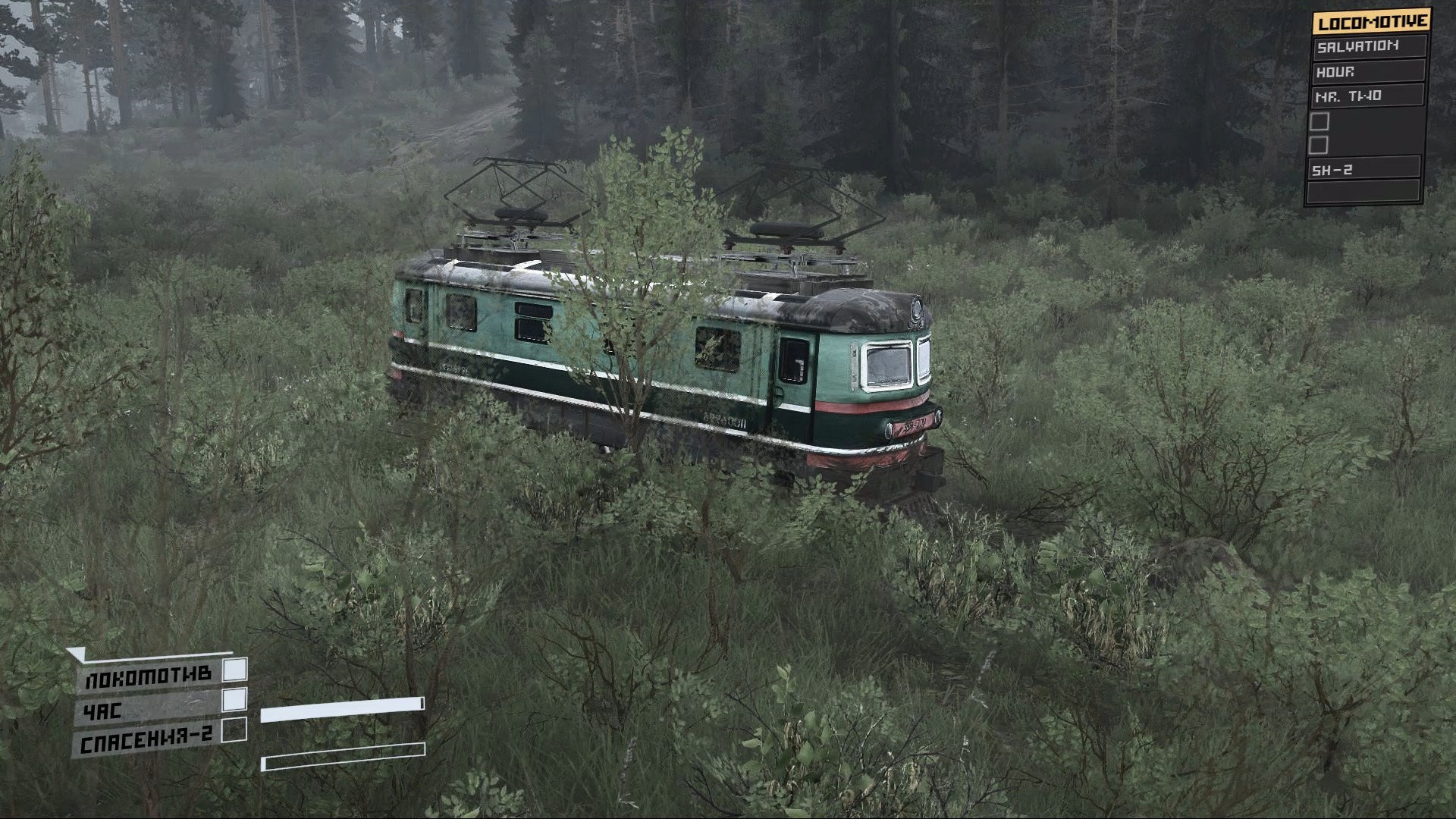Pick the SH-2 entry
Viewport: 1456px width, 819px height.
[x=1365, y=170]
